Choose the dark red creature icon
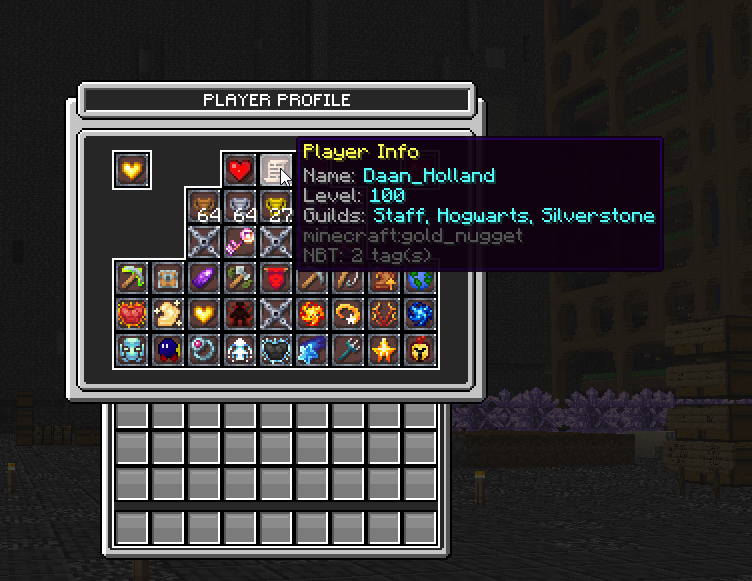Screen dimensions: 752x581 (238, 314)
